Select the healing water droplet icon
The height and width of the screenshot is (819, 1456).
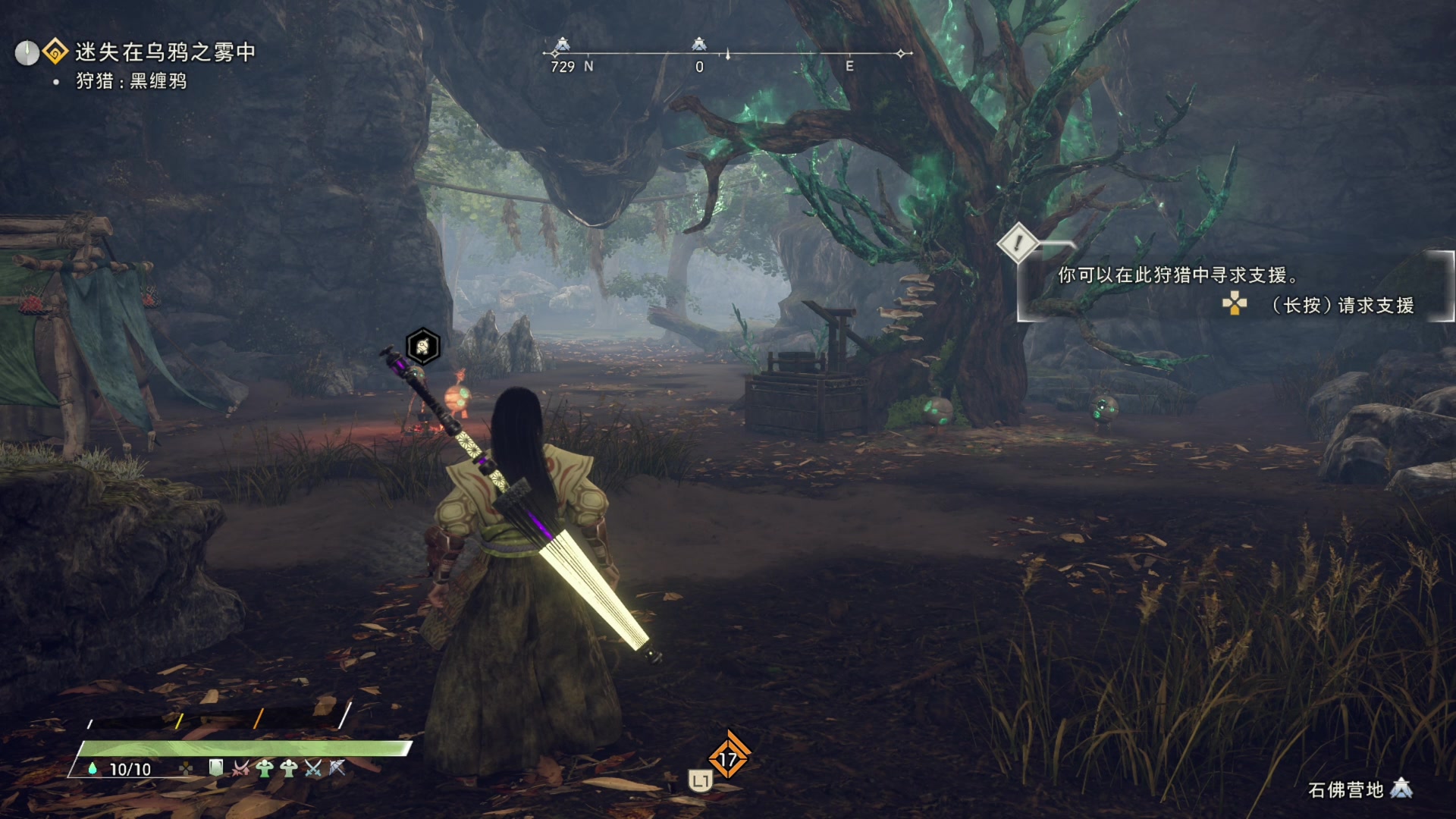[x=93, y=769]
